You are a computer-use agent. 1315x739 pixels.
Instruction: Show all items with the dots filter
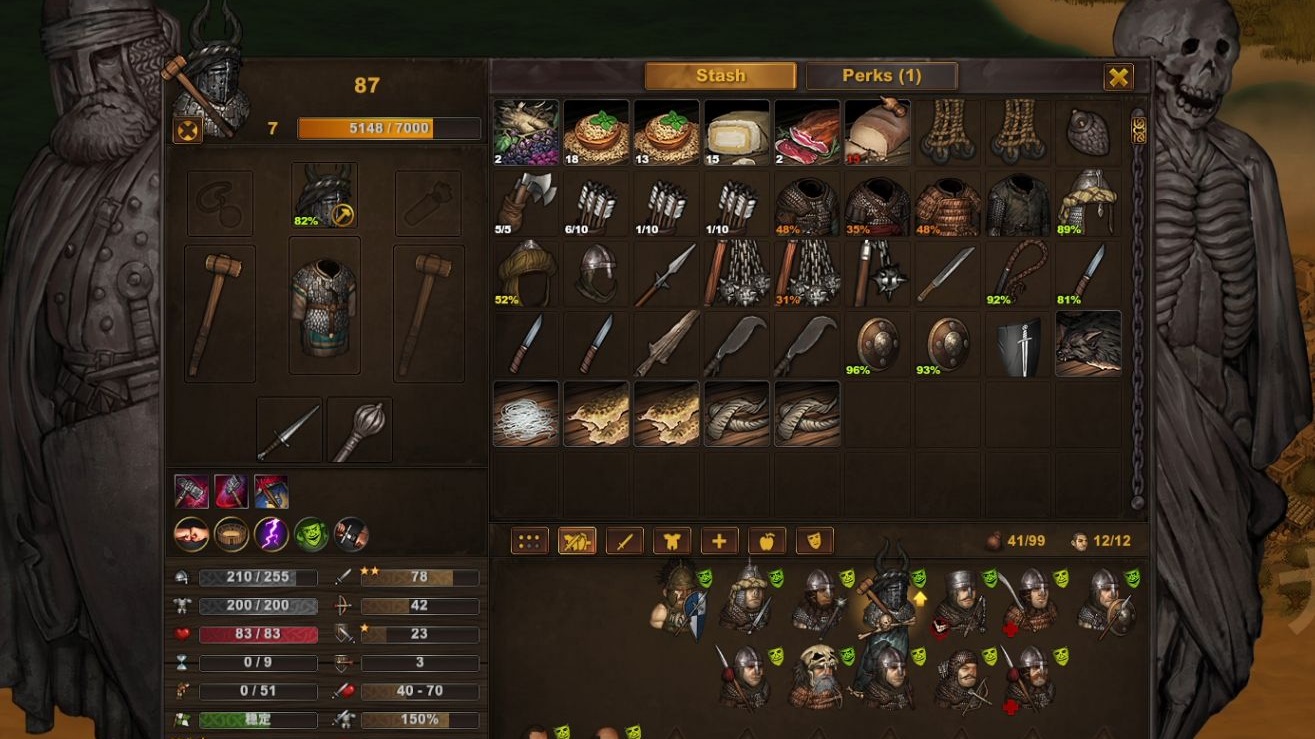[530, 541]
